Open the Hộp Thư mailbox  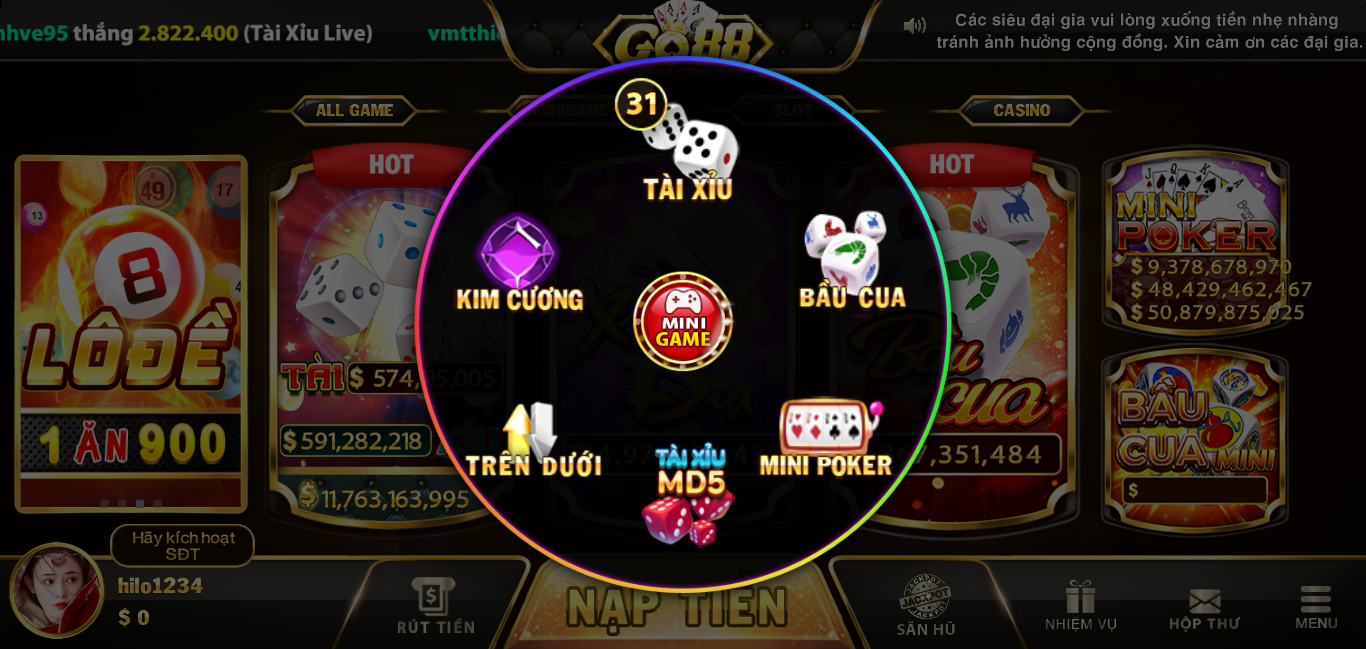[x=1204, y=608]
